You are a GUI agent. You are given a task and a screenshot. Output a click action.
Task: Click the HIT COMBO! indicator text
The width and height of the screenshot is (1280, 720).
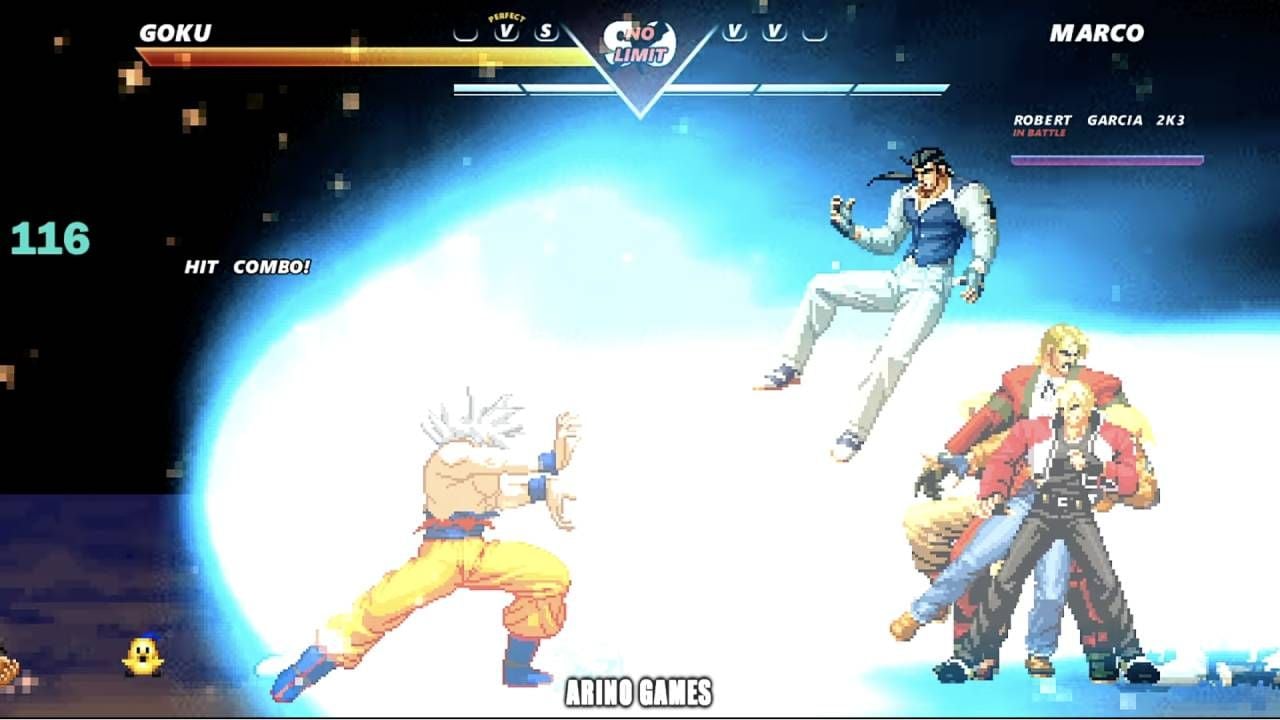pos(246,266)
